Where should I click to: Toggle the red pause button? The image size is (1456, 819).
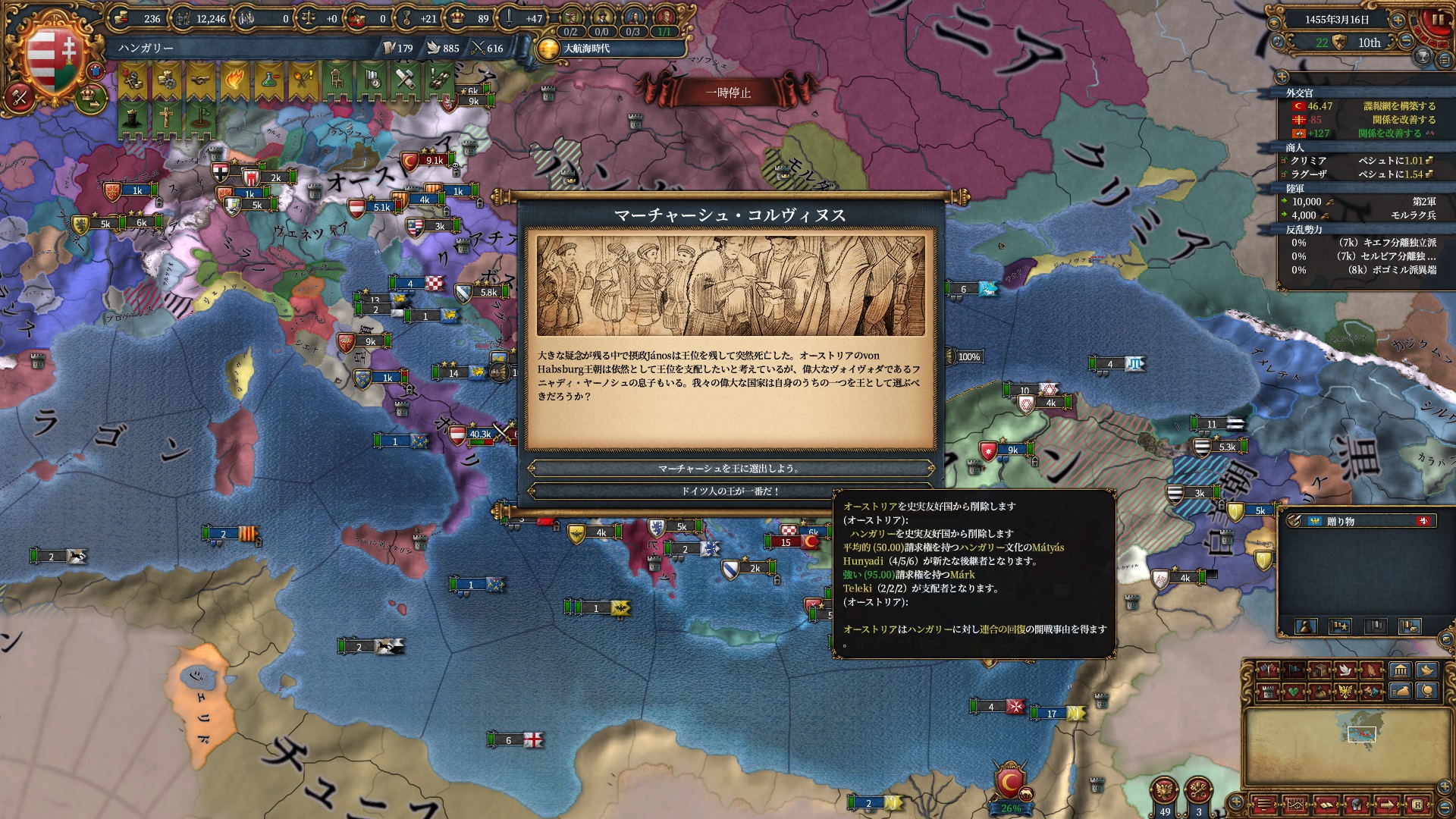pos(1437,20)
